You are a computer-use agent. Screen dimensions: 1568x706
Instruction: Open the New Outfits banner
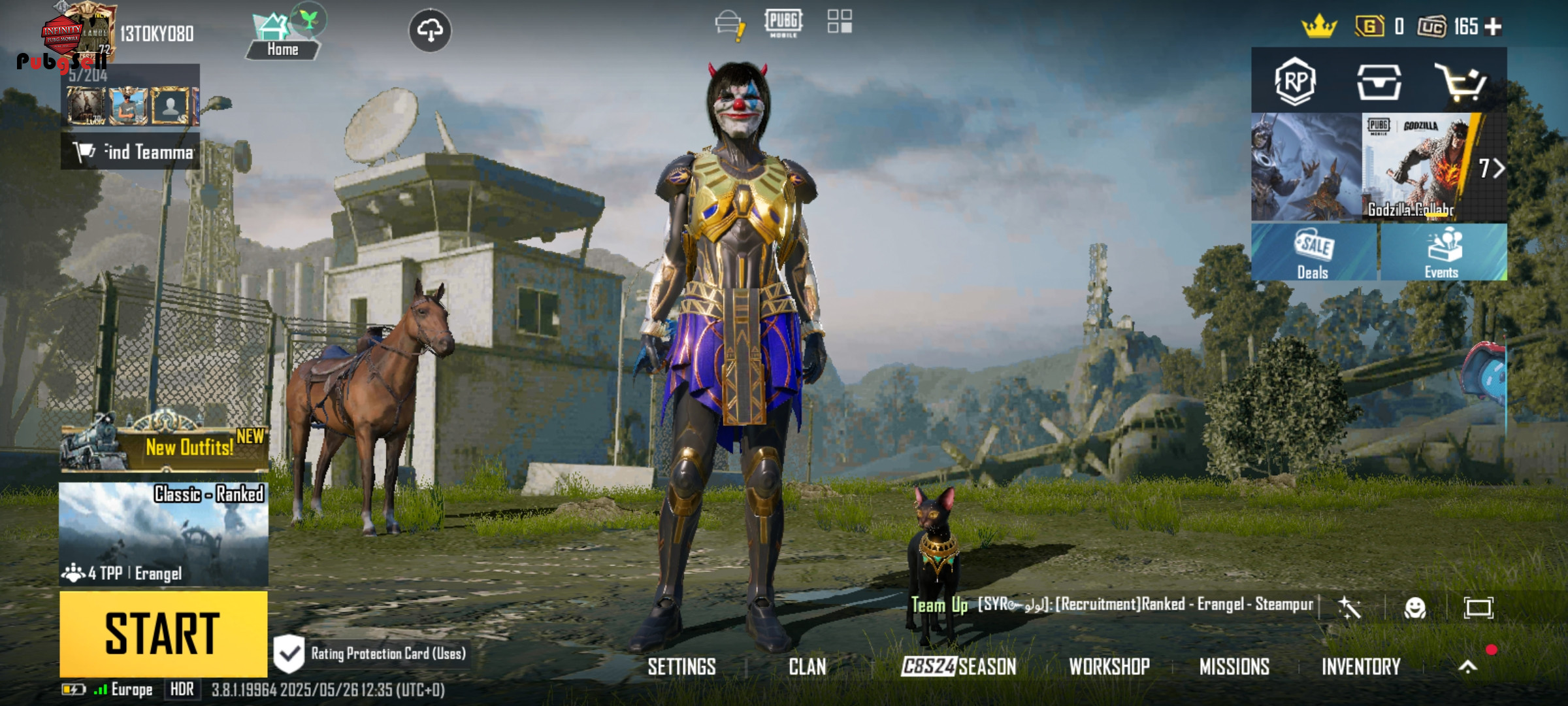[x=165, y=445]
